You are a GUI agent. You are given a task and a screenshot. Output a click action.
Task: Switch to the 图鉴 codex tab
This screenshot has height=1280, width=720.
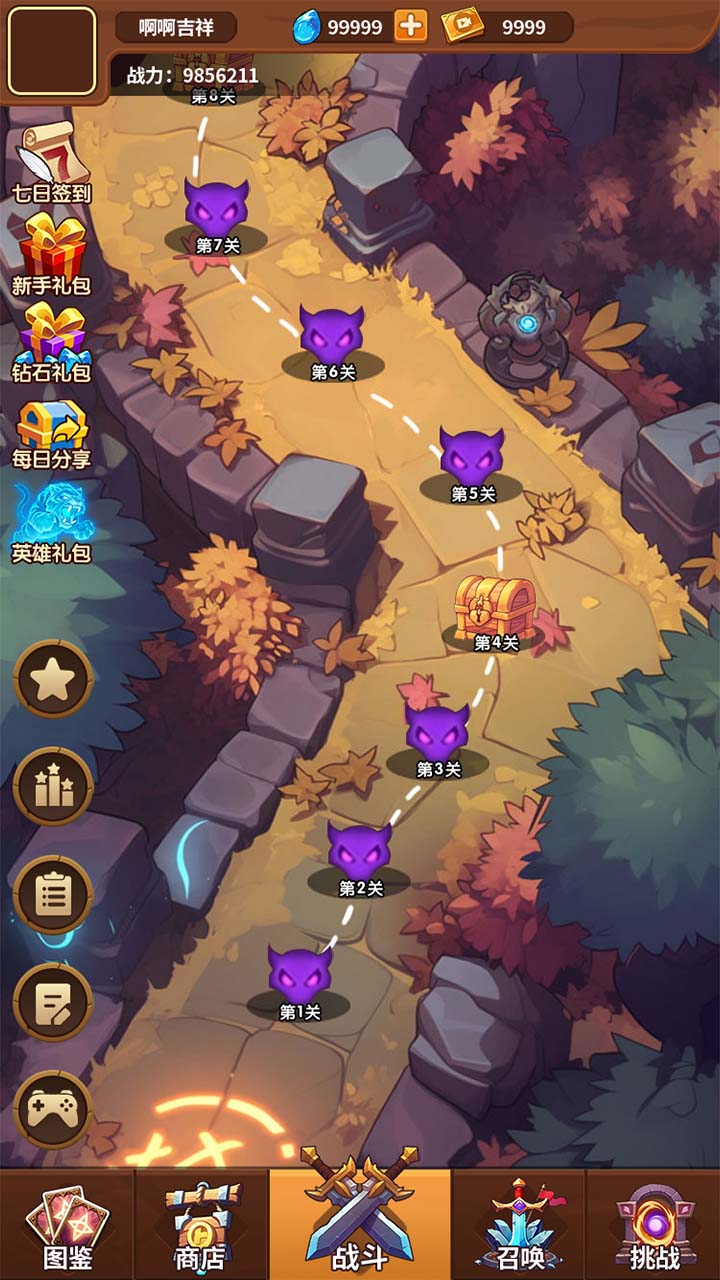67,1226
